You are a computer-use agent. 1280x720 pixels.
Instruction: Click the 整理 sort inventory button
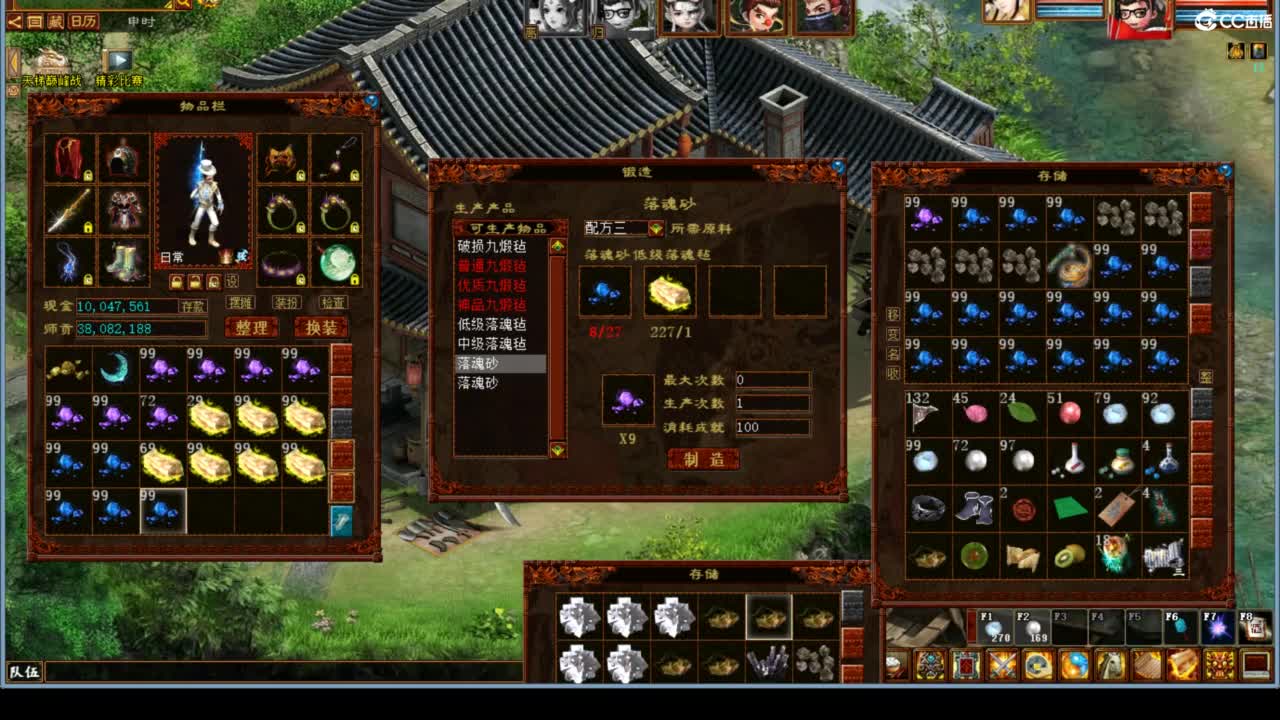click(252, 328)
